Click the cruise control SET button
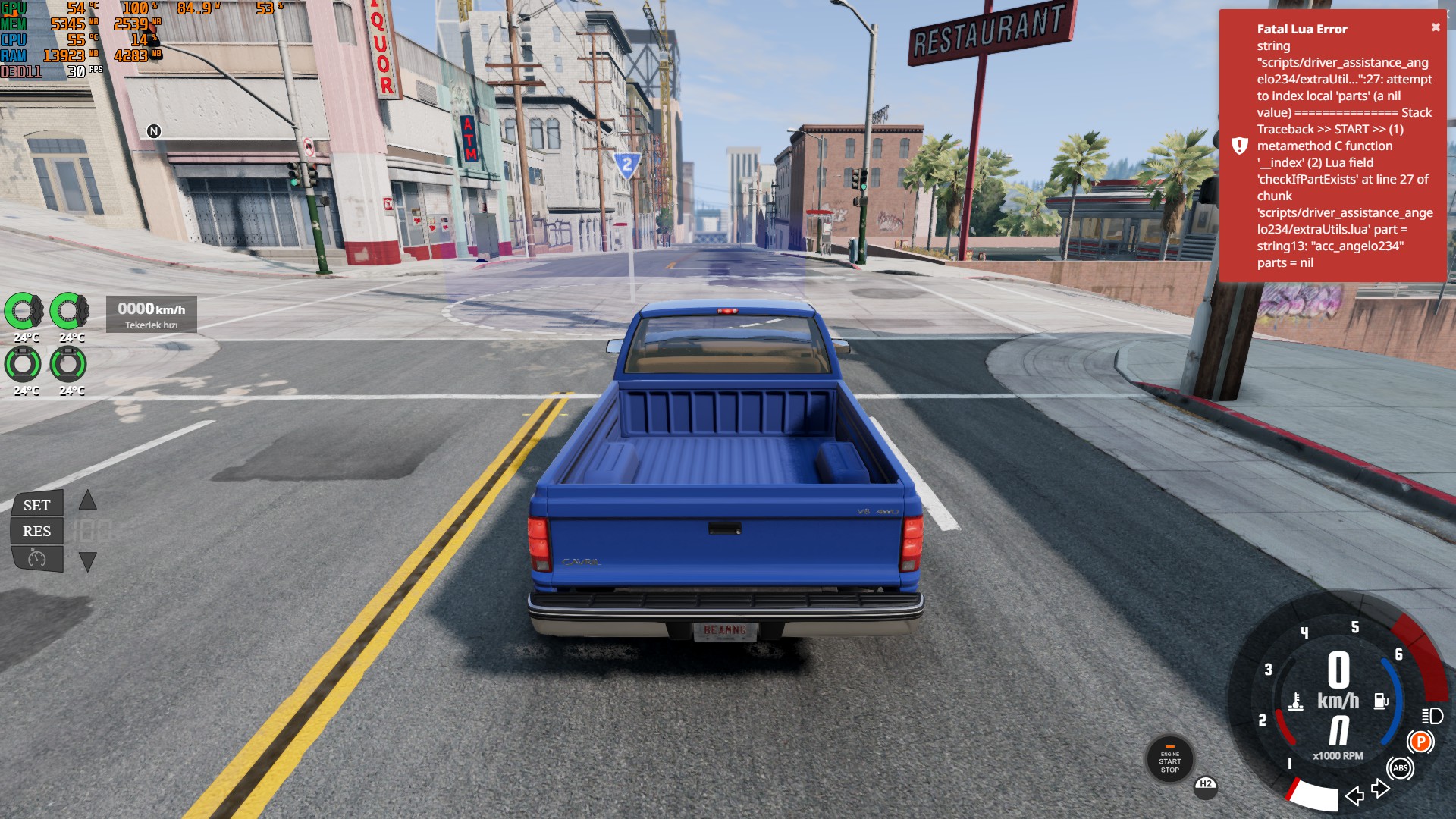Image resolution: width=1456 pixels, height=819 pixels. point(36,505)
